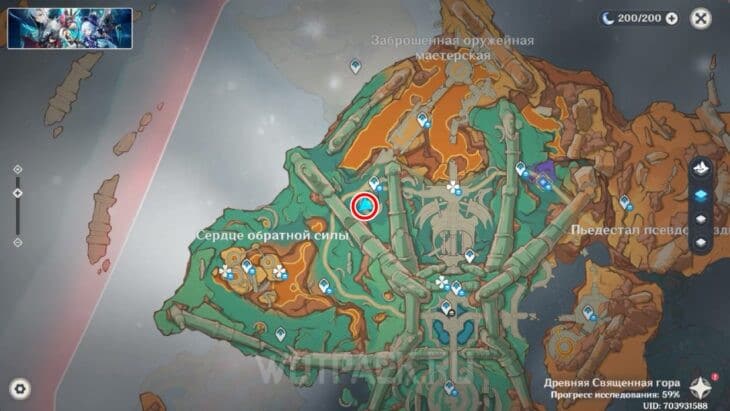
Task: Select the highlighted blue map layer
Action: [701, 194]
